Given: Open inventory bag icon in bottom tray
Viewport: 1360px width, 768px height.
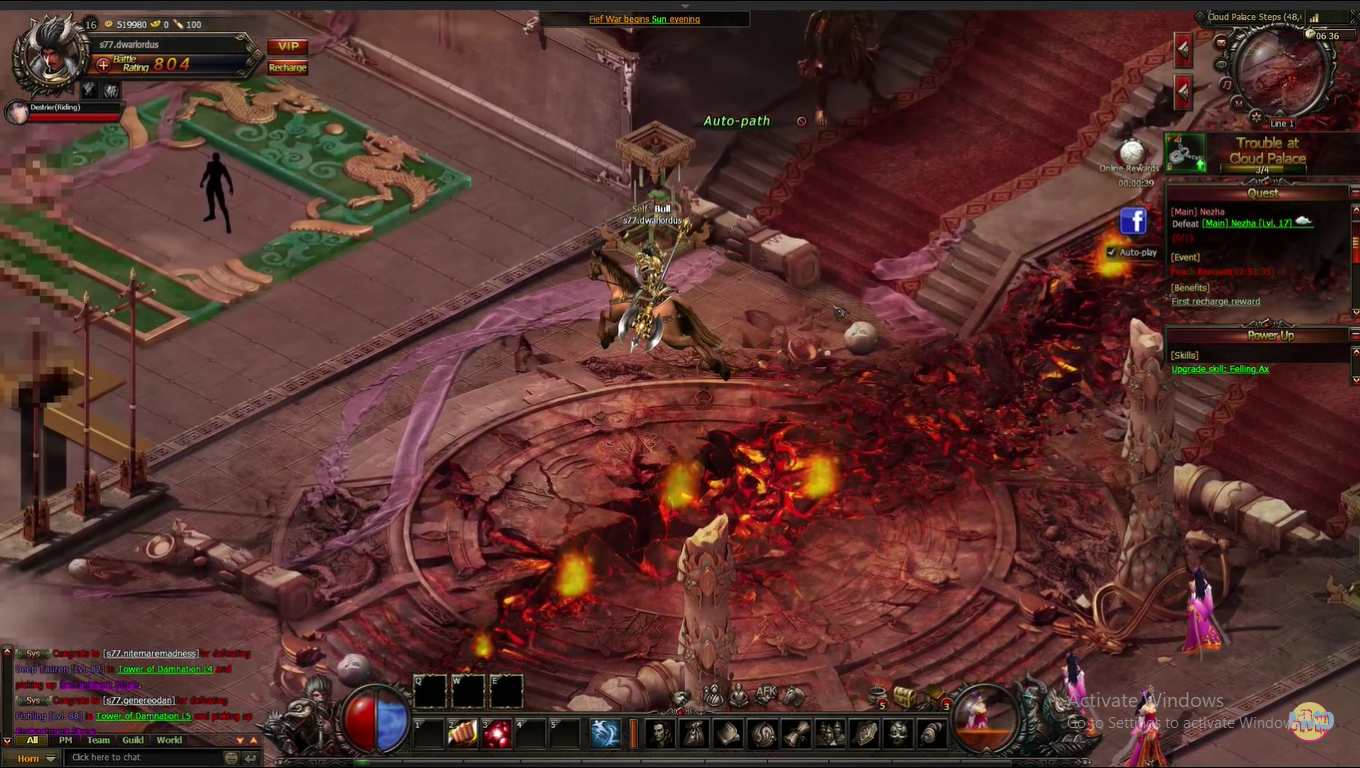Looking at the screenshot, I should tap(692, 733).
